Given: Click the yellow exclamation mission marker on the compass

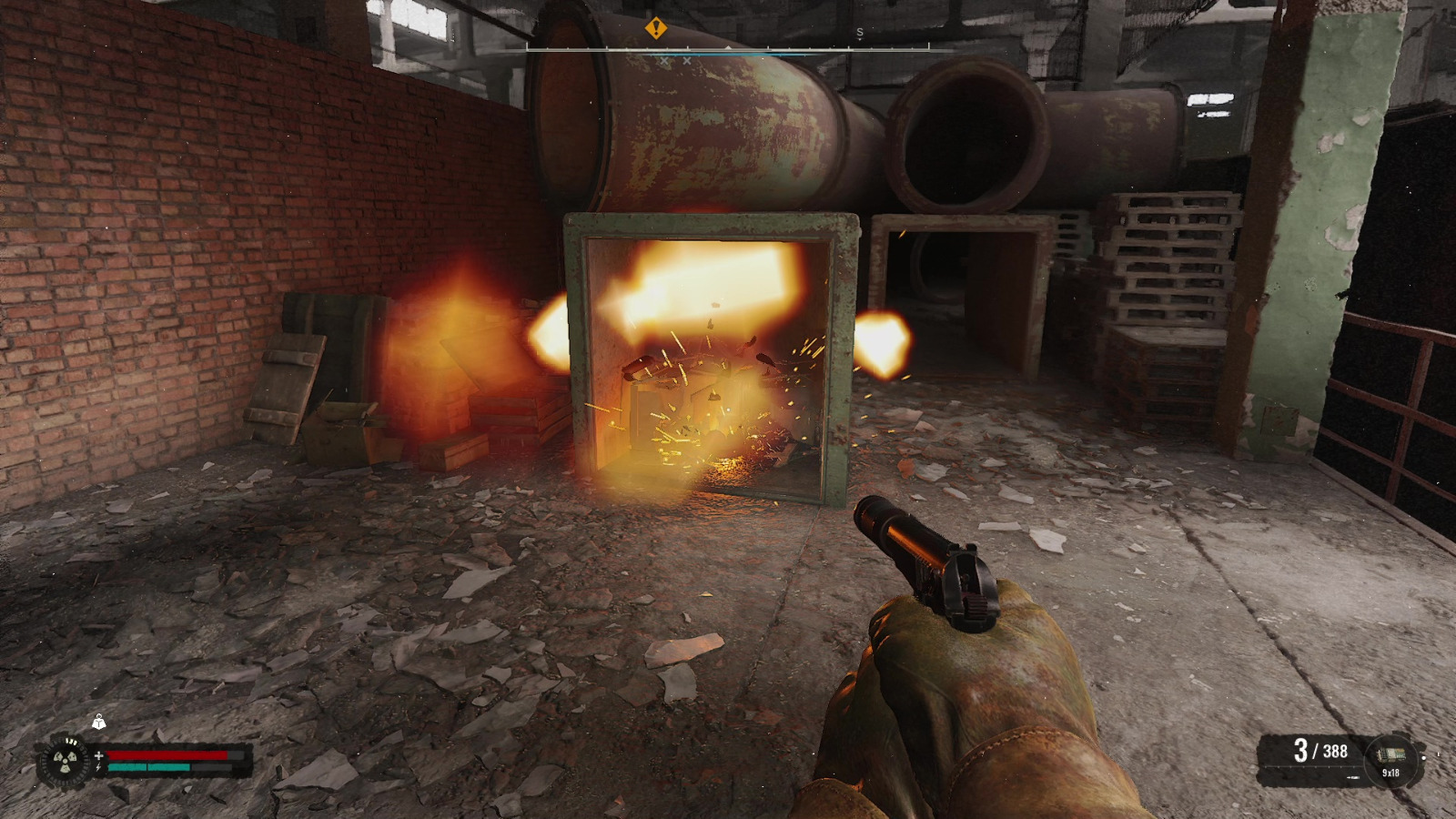Looking at the screenshot, I should [x=655, y=28].
